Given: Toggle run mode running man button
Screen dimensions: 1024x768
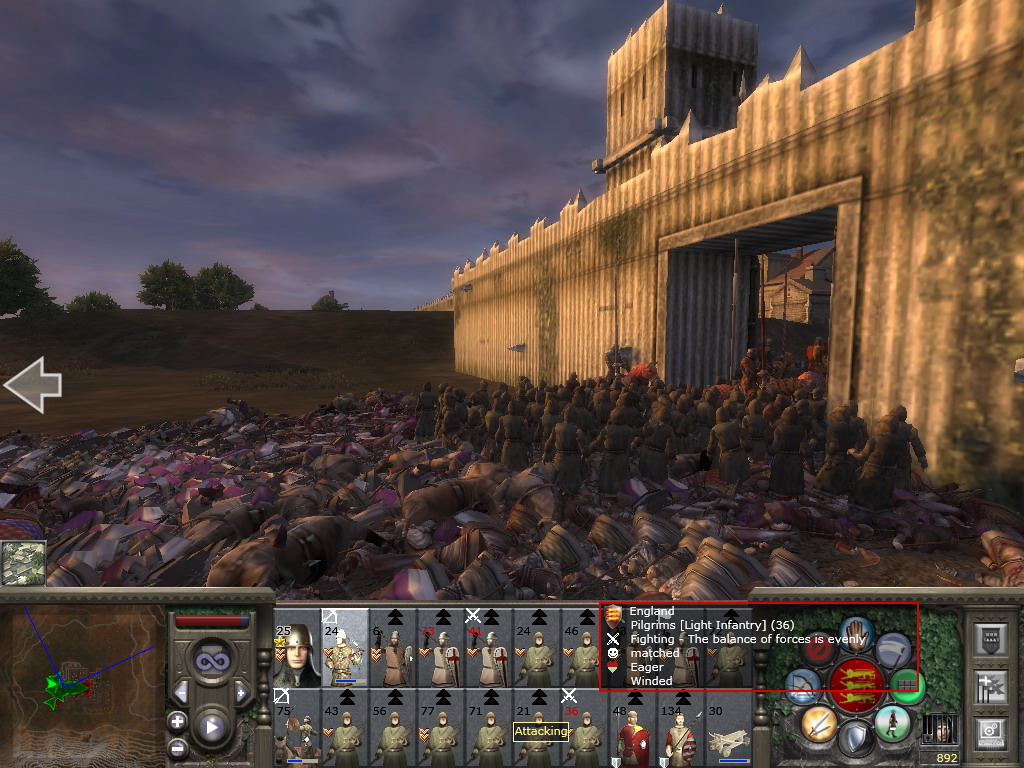Looking at the screenshot, I should 892,722.
